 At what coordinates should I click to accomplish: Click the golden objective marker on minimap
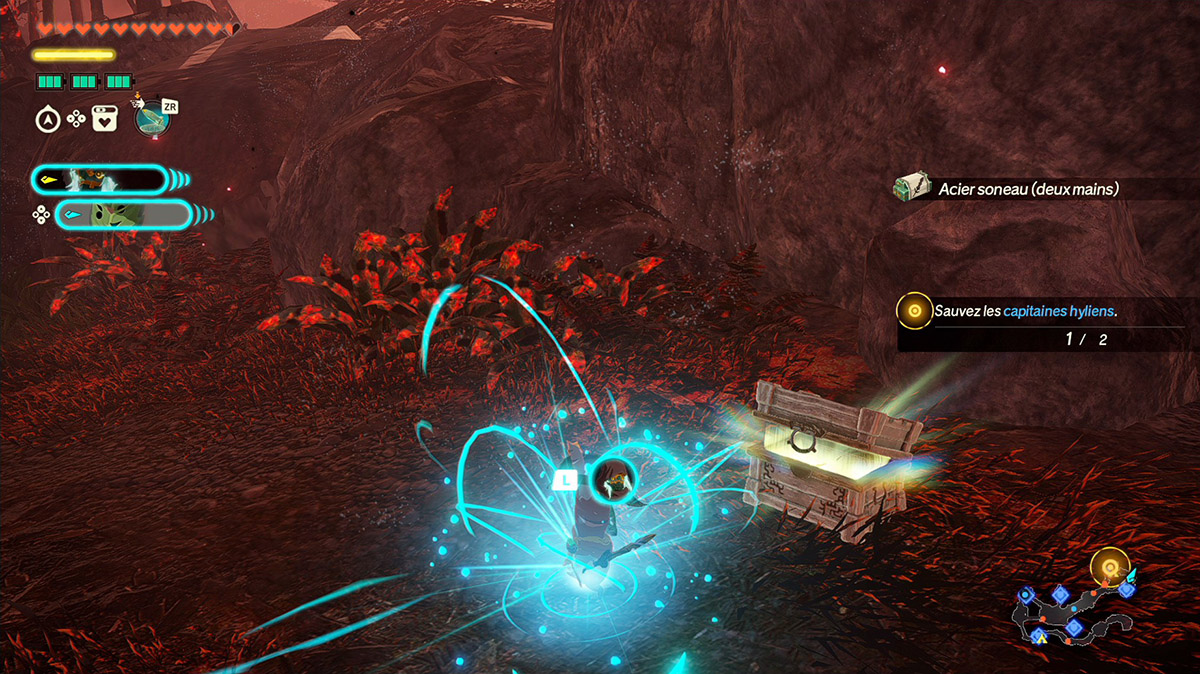pos(1109,567)
